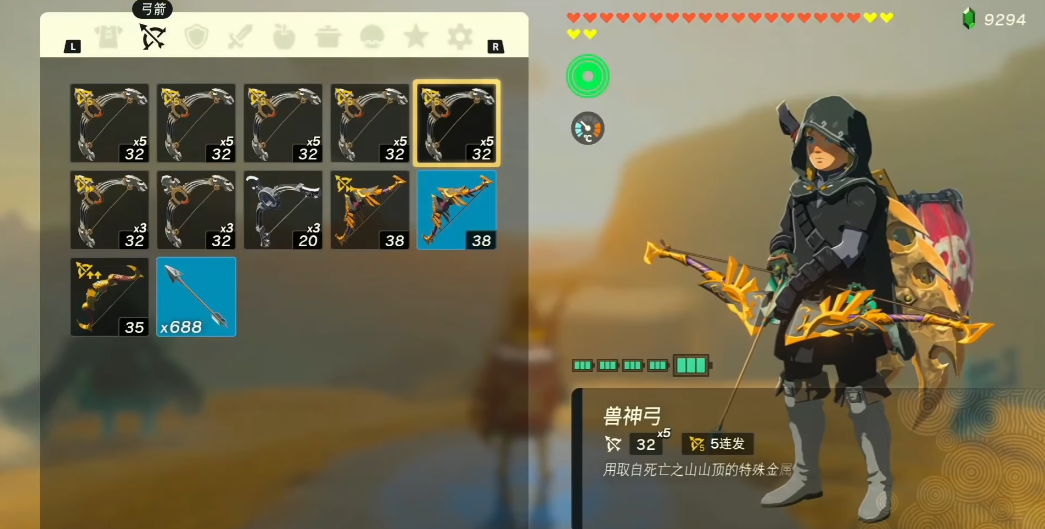
Task: Open the gear system settings tab
Action: coord(459,38)
